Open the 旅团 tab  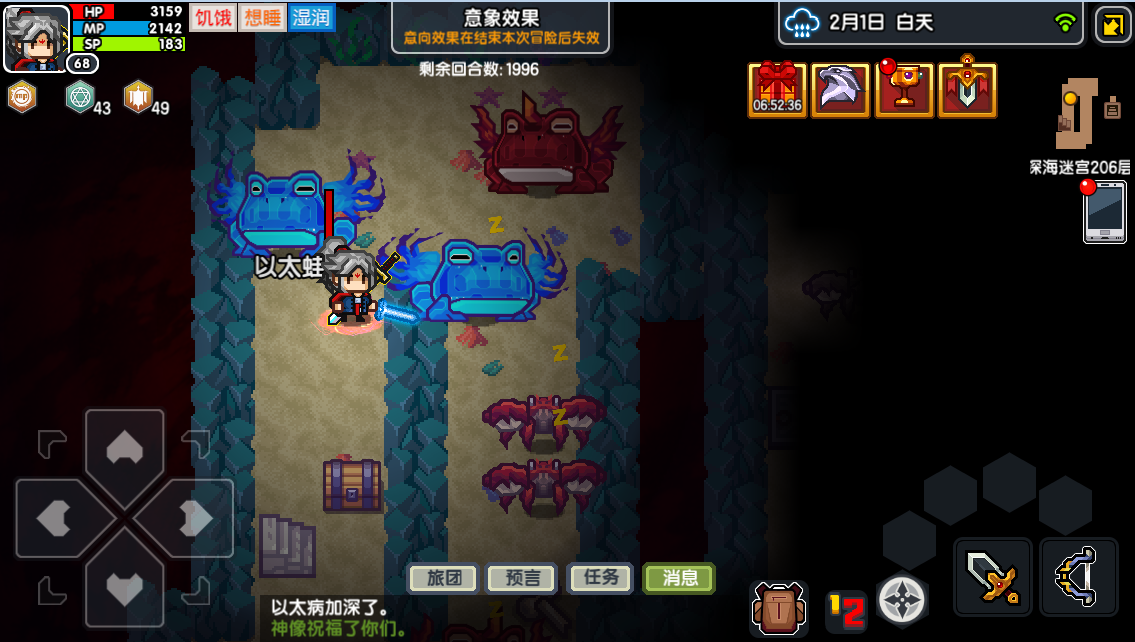[443, 578]
